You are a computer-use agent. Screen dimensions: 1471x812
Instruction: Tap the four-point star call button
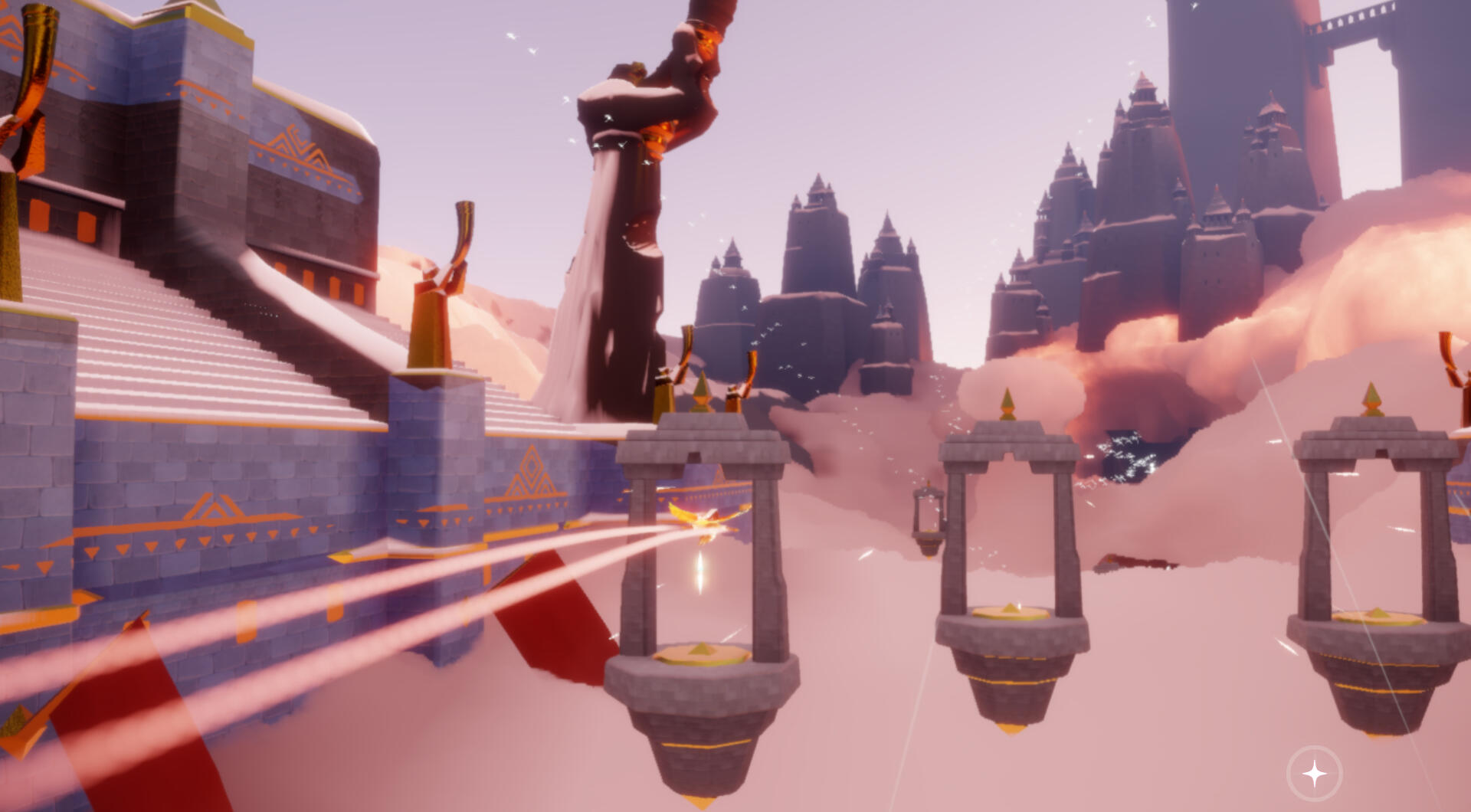pyautogui.click(x=1315, y=774)
